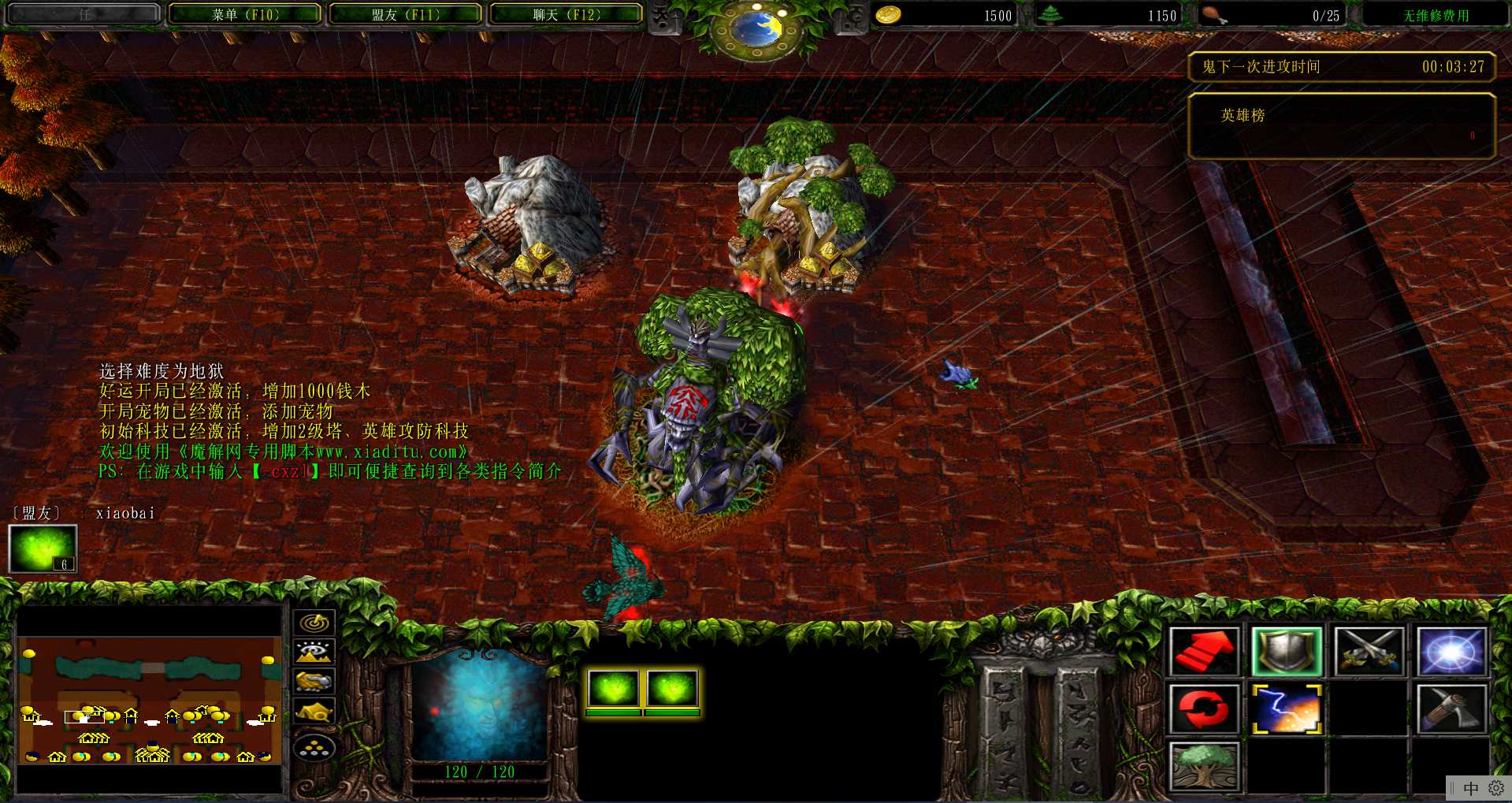
Task: Activate the red upward arrow command
Action: (1204, 652)
